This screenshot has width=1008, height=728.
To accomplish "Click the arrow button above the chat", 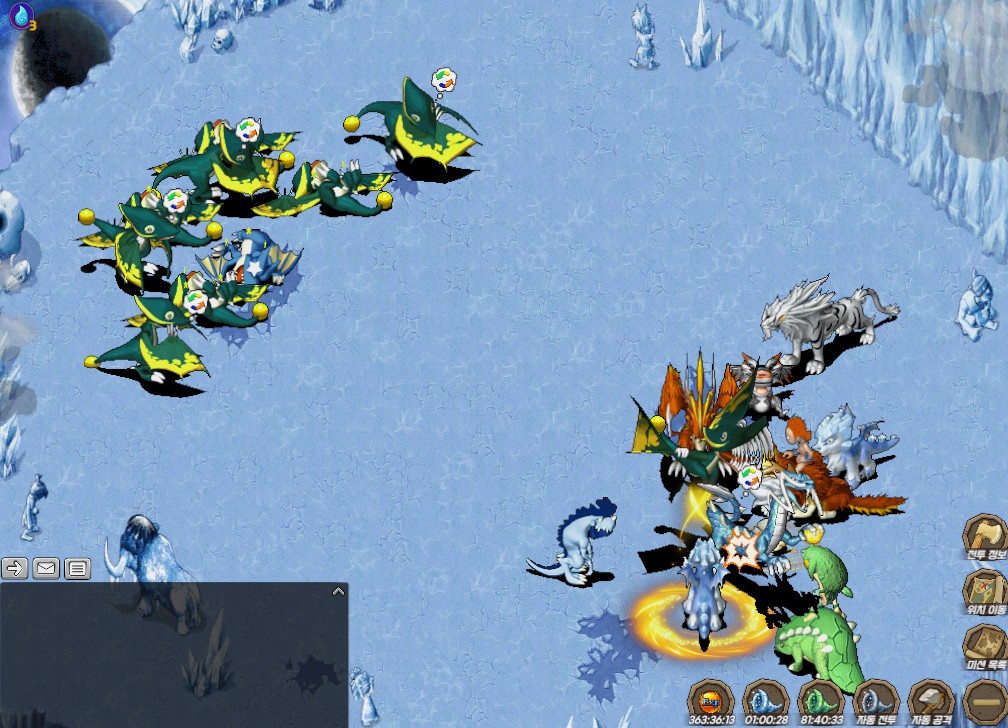I will 14,569.
